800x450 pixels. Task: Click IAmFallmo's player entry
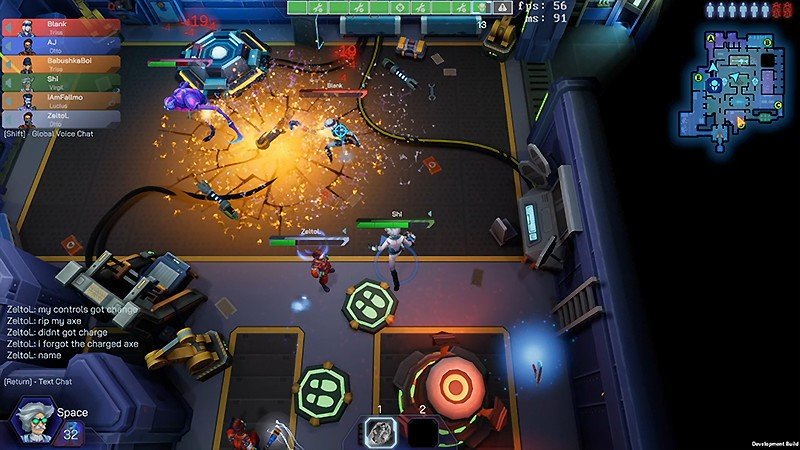[60, 99]
